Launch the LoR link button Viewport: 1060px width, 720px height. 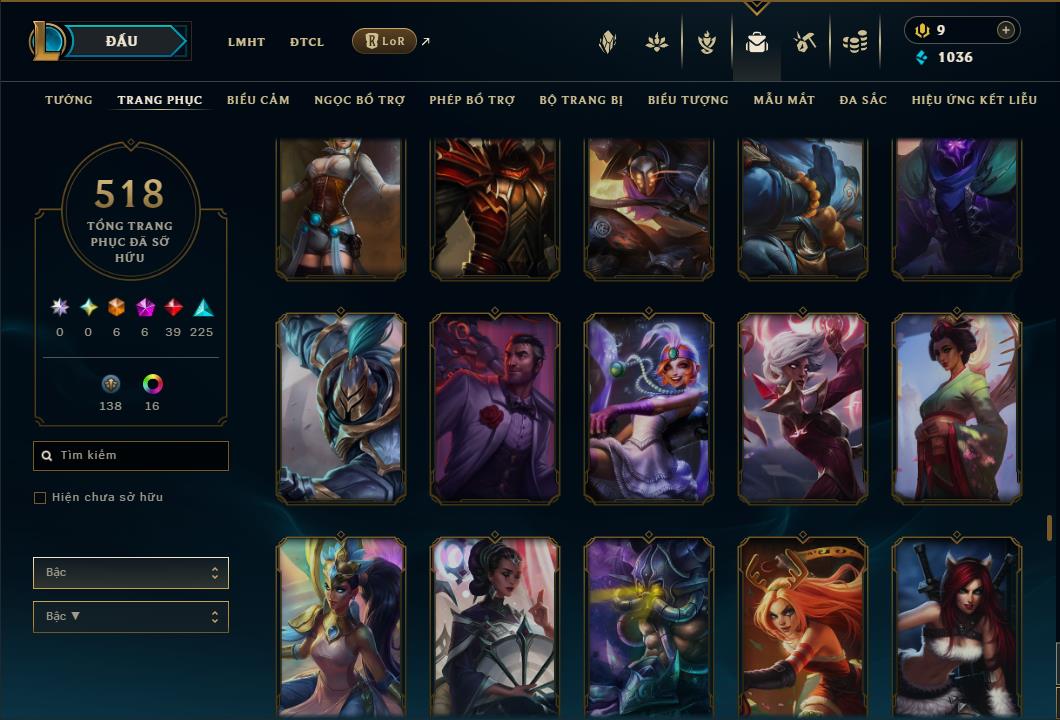(384, 41)
